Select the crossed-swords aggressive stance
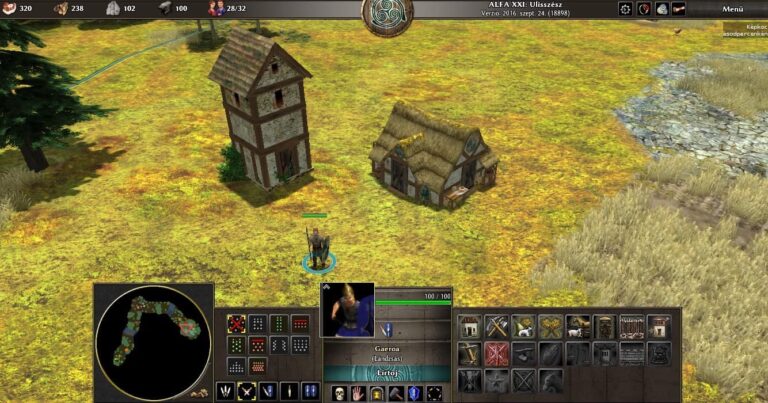The height and width of the screenshot is (403, 768). 246,391
